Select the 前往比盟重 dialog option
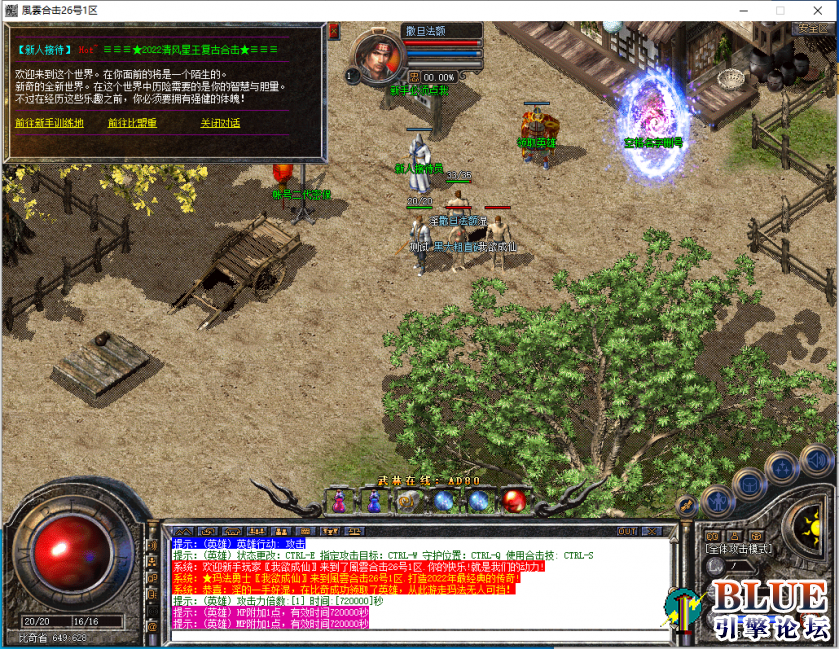Viewport: 839px width, 649px height. [132, 123]
